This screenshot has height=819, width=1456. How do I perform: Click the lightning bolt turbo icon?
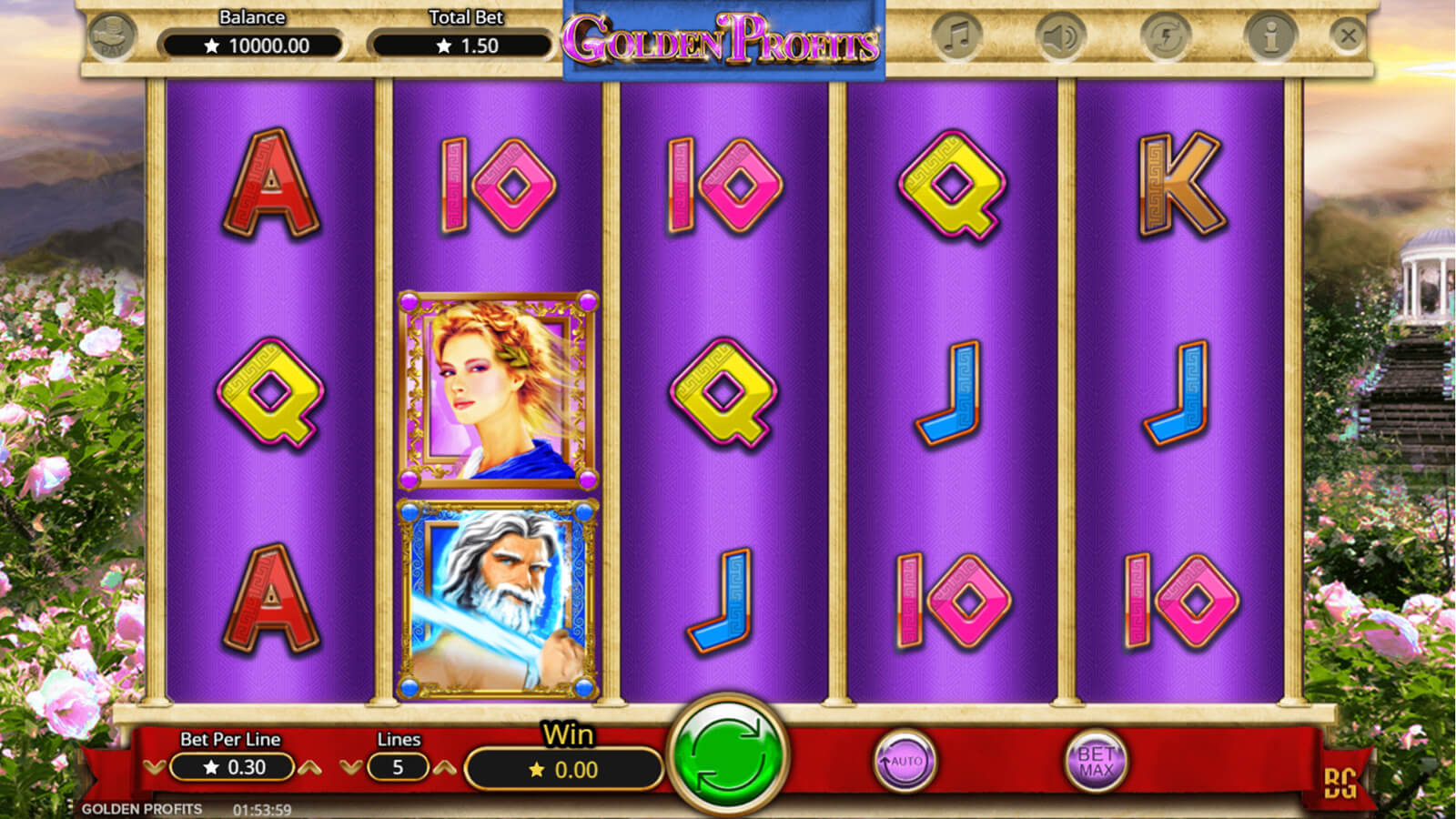coord(1166,37)
